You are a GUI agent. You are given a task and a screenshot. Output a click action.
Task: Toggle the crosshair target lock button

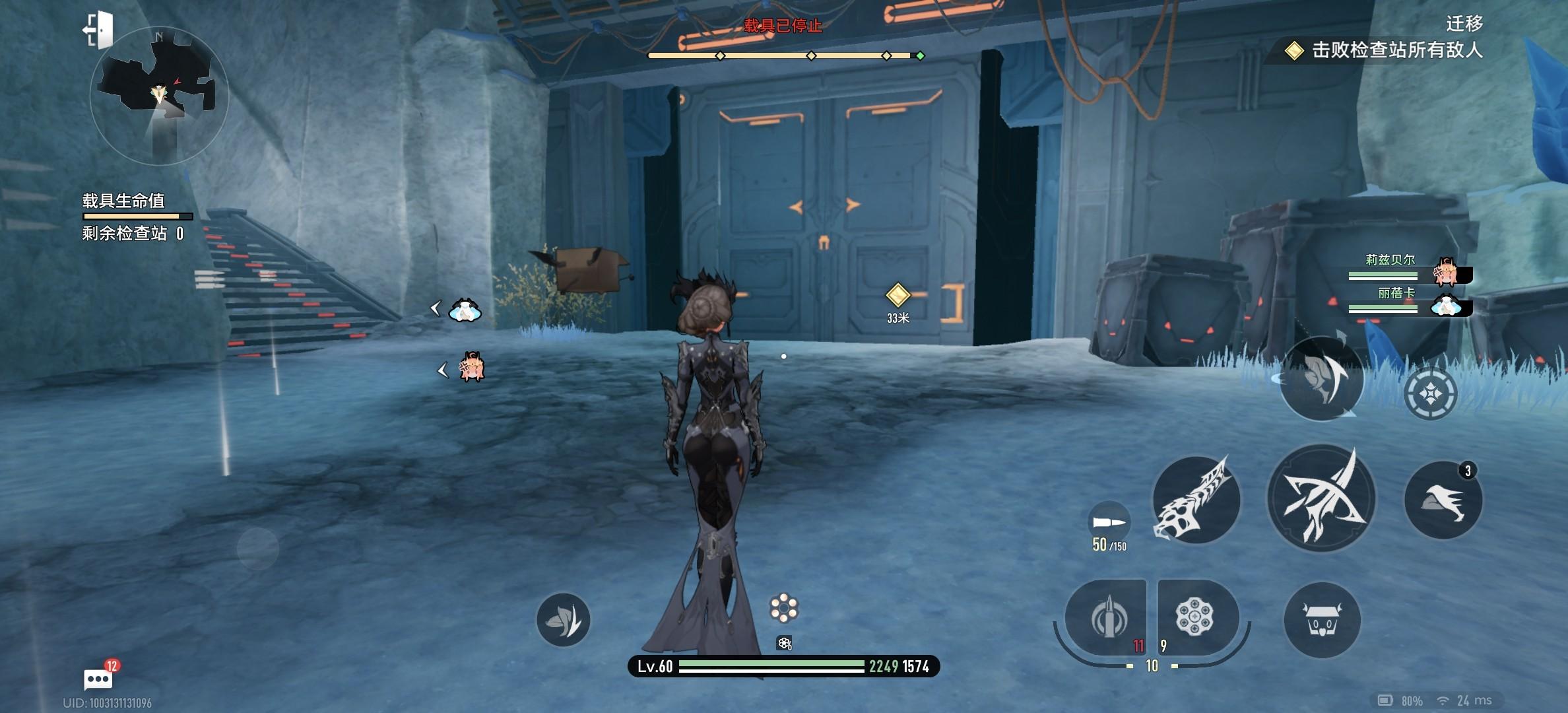[x=1429, y=393]
